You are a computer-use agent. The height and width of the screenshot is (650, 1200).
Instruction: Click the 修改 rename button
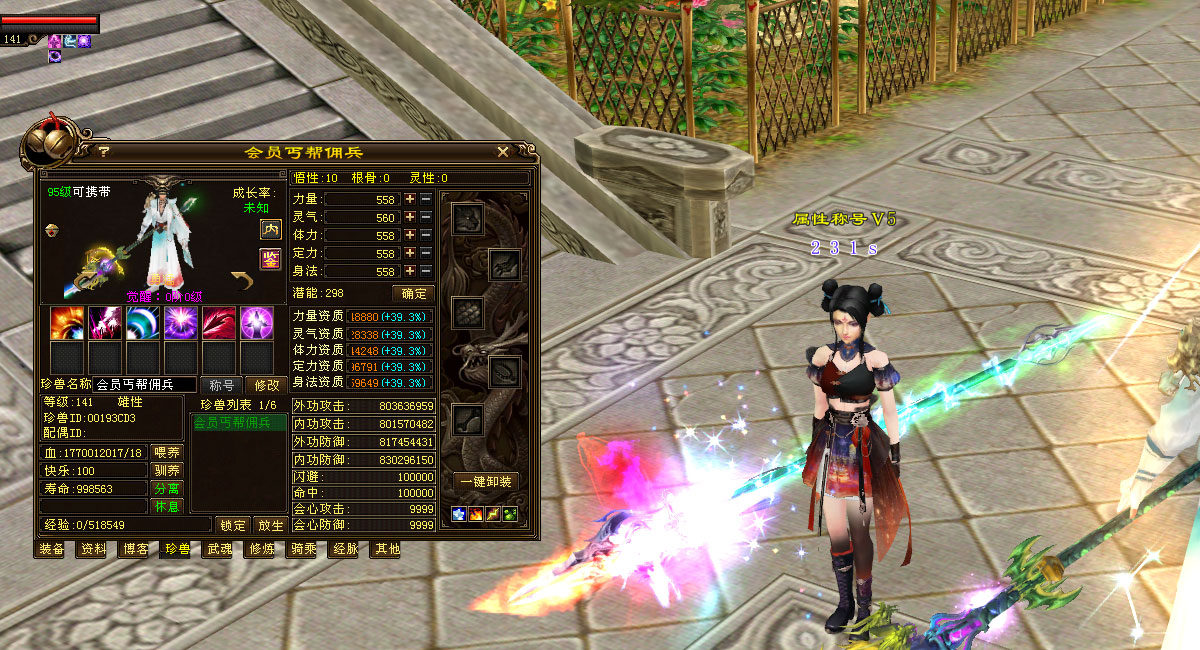point(267,385)
